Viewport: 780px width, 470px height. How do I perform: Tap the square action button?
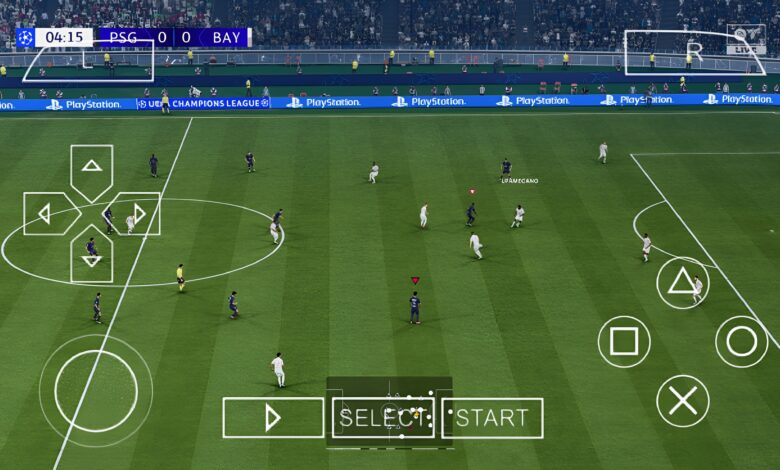(x=623, y=342)
